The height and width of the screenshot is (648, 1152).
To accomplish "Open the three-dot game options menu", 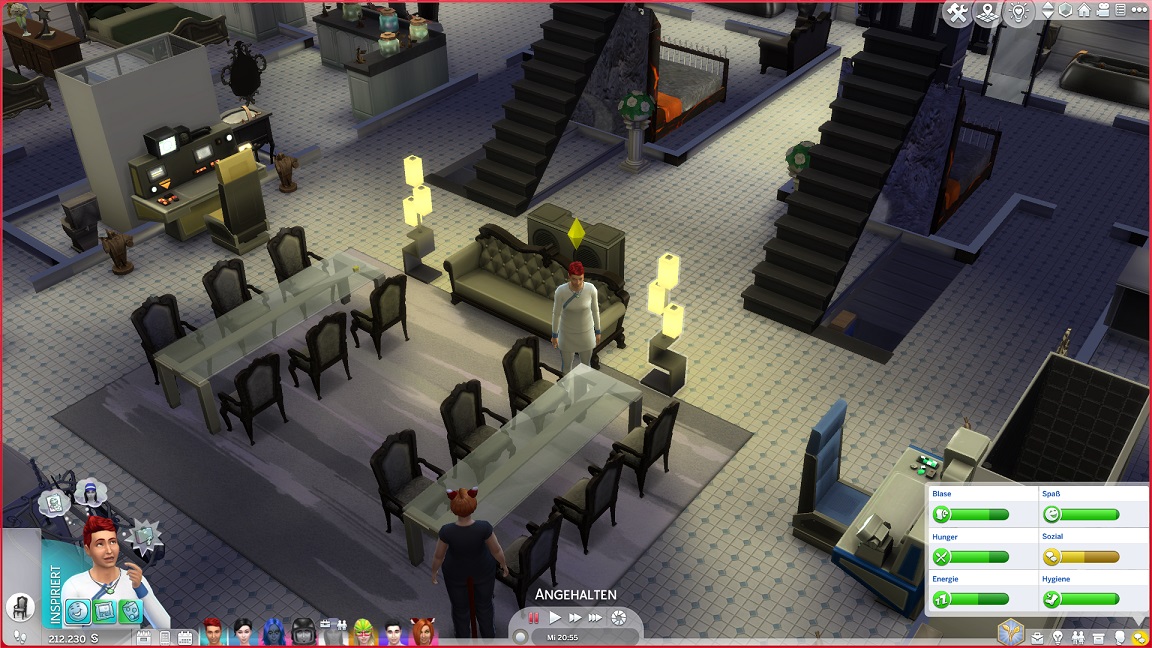I will click(1139, 11).
